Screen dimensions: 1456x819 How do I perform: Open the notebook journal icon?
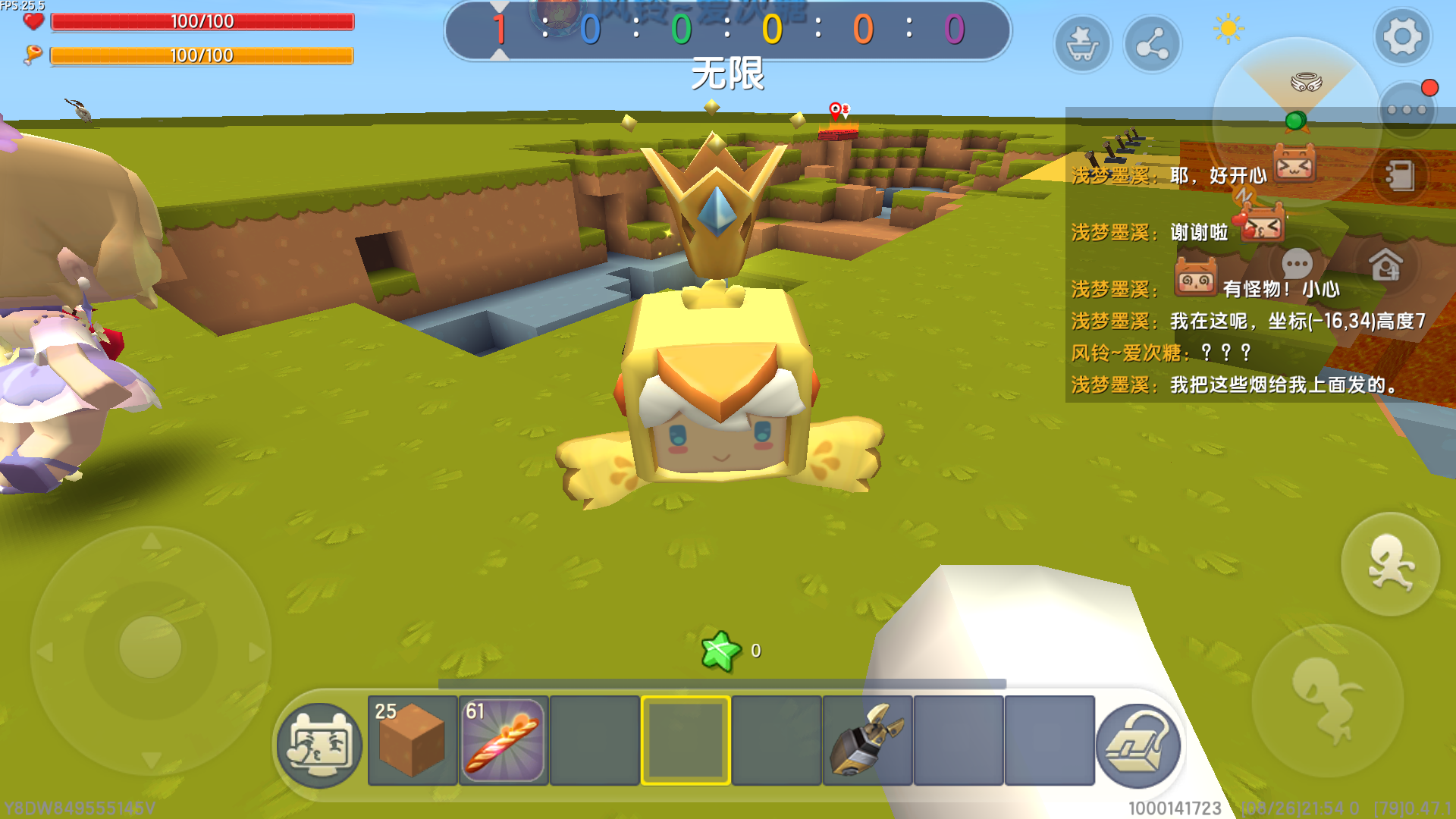point(1399,176)
